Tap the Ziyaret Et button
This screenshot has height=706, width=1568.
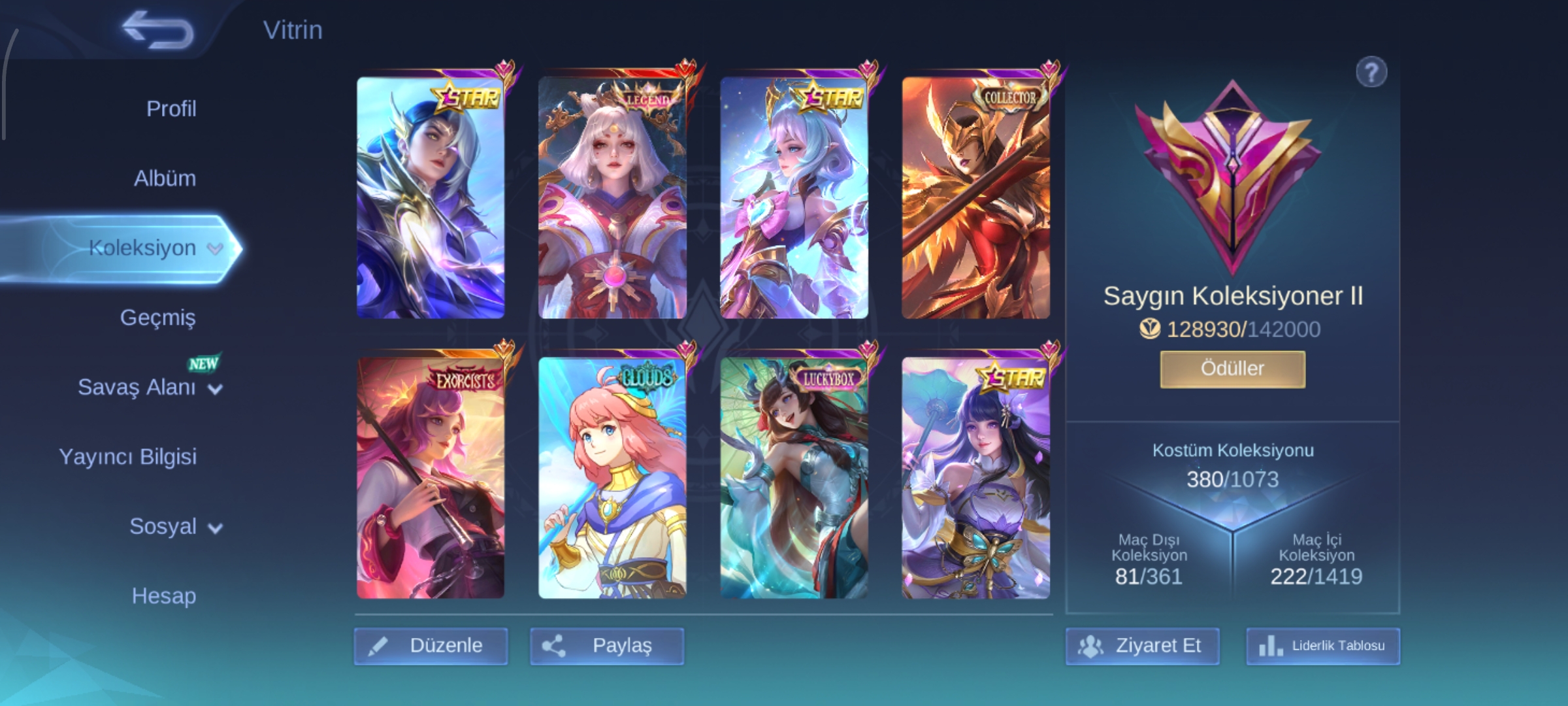1142,646
